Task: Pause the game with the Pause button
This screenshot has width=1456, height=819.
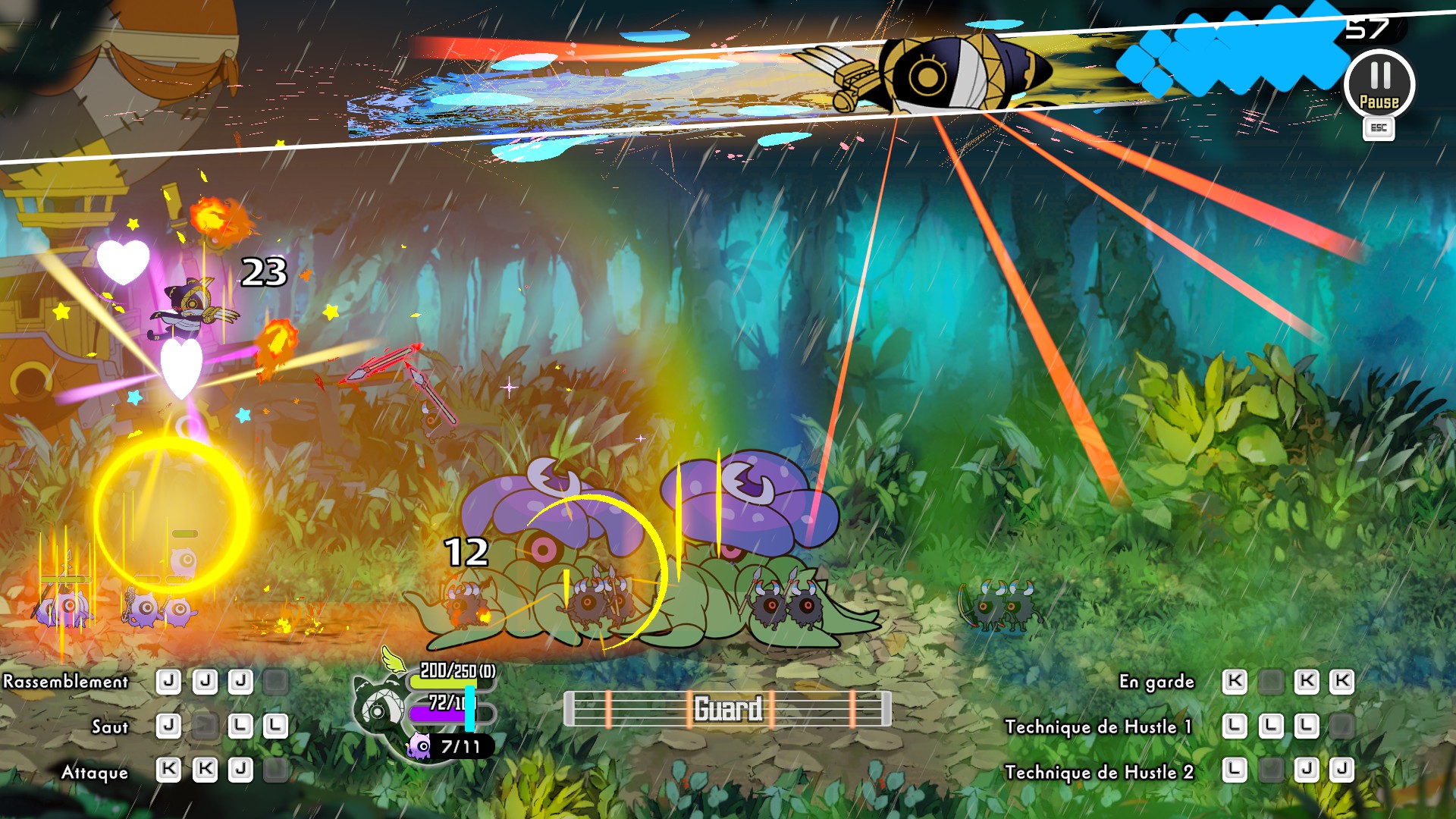Action: [1379, 84]
